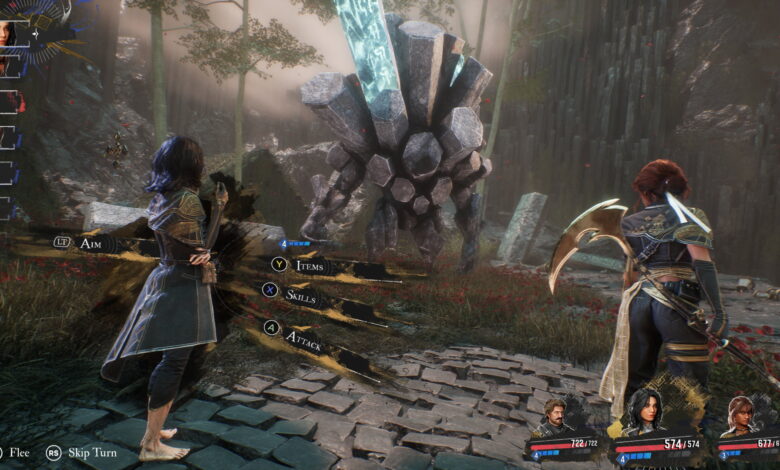The width and height of the screenshot is (780, 470).
Task: Click the active turn-order portrait
Action: click(8, 30)
